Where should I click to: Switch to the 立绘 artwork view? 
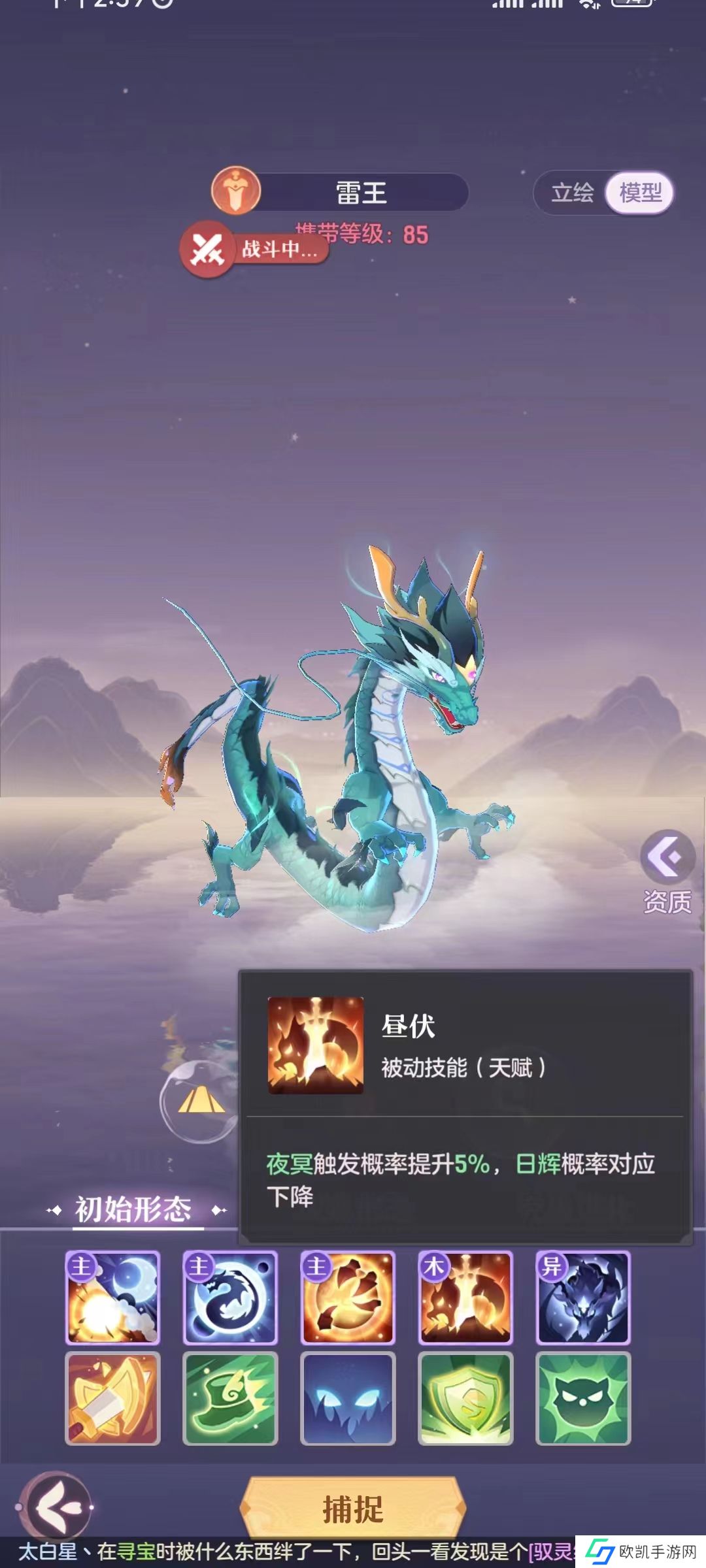[x=572, y=193]
